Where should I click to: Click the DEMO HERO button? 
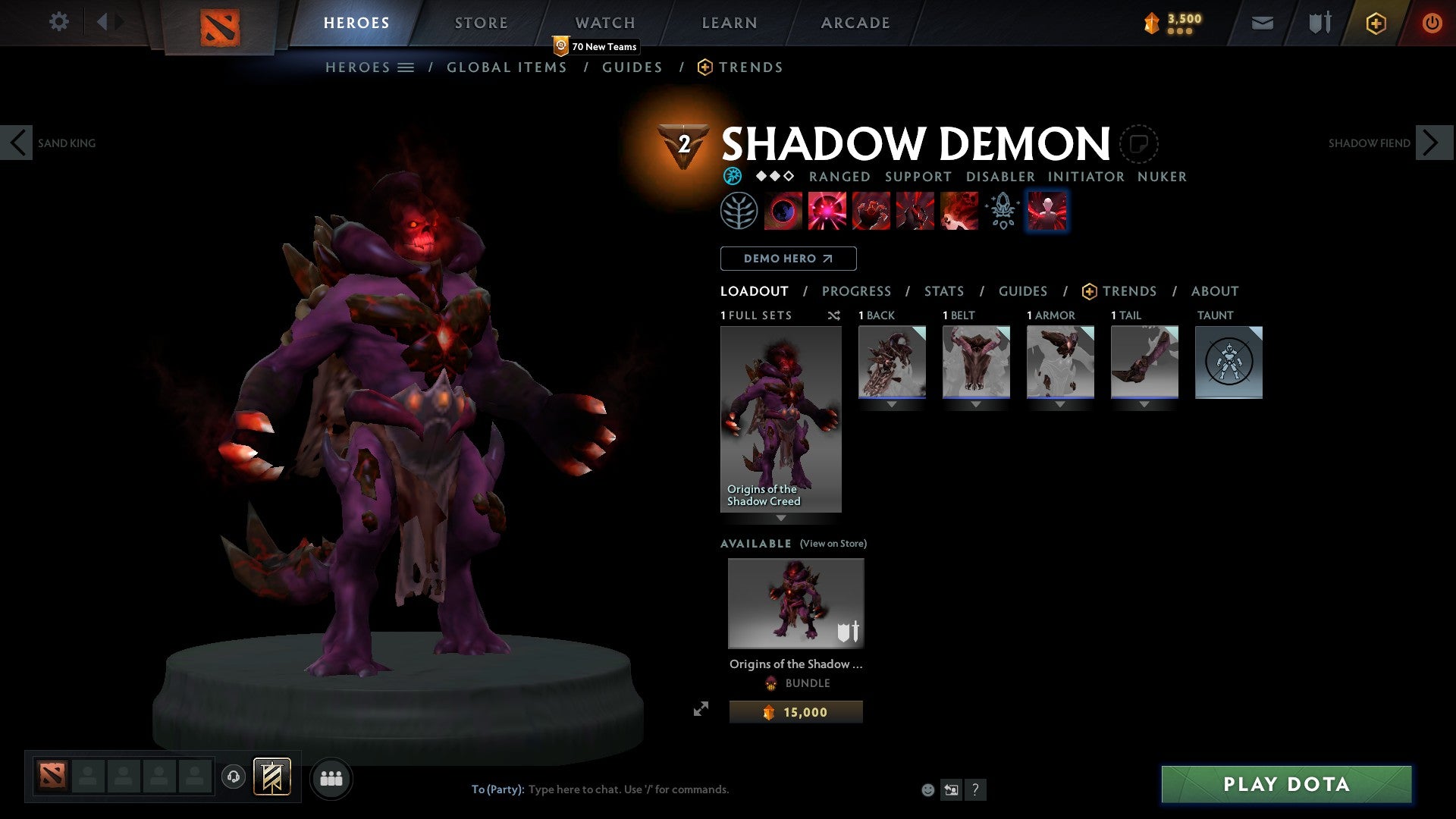[x=788, y=258]
